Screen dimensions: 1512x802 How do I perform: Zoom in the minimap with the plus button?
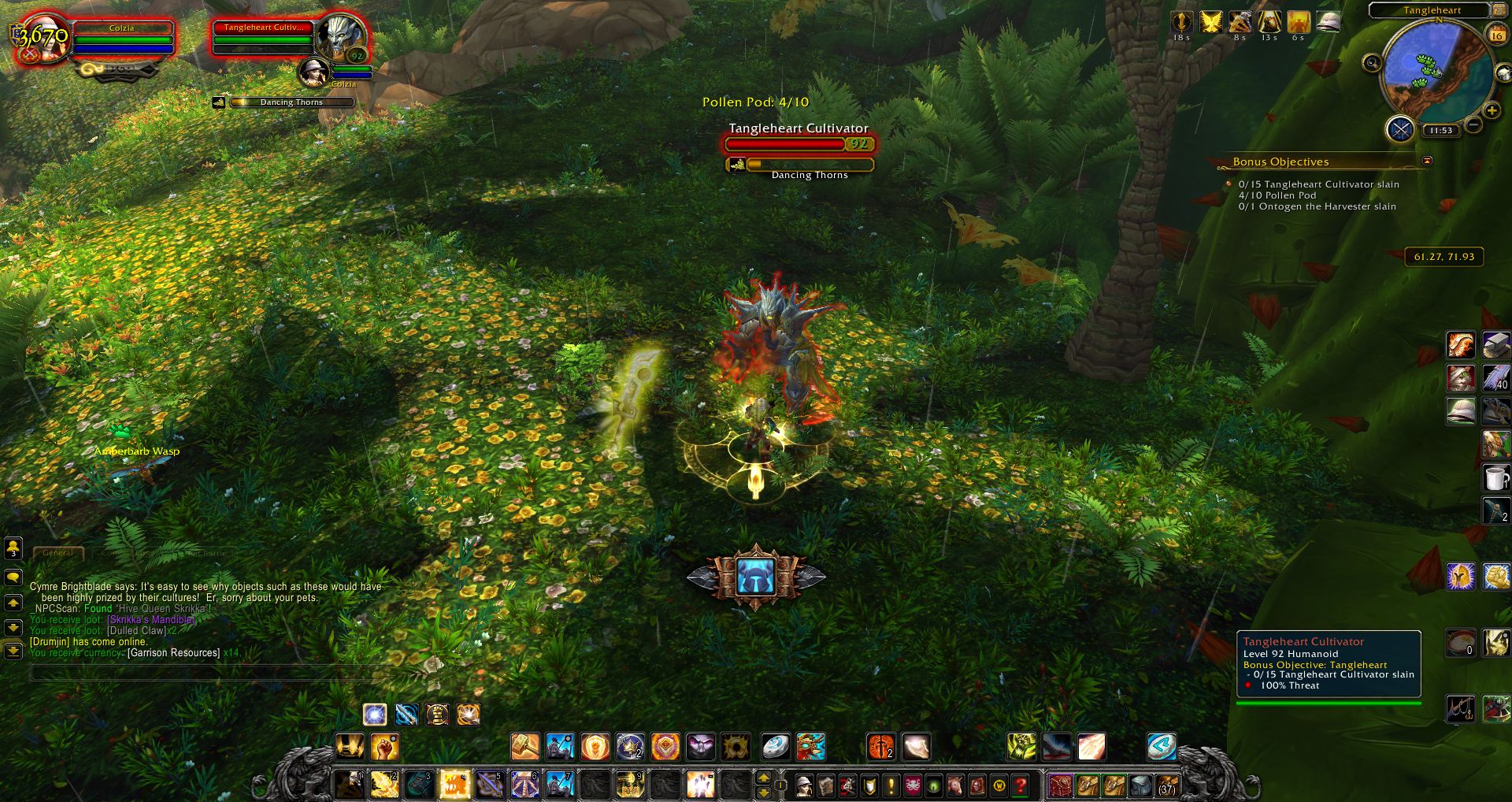click(1492, 111)
